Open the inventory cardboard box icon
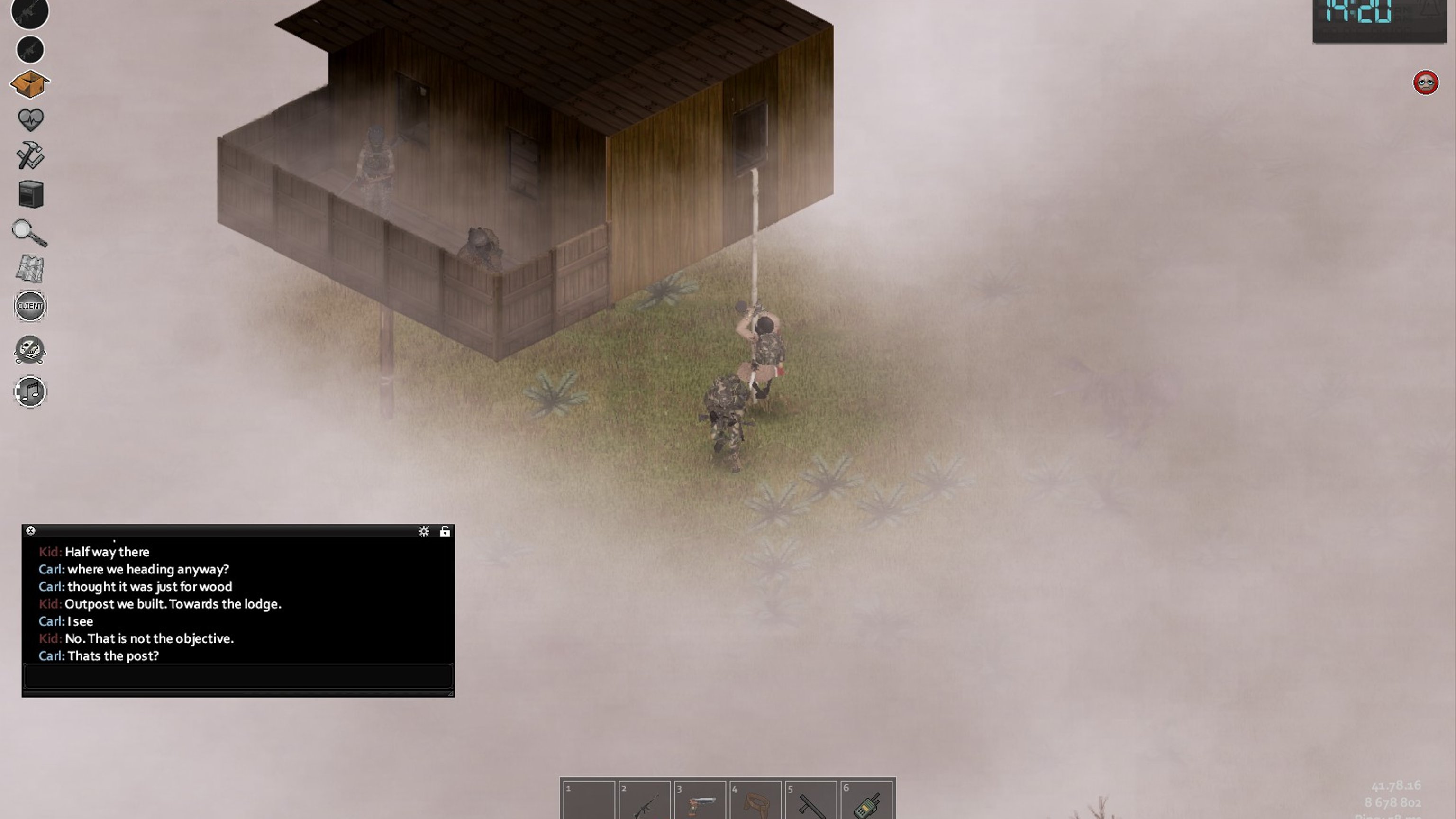 click(x=30, y=84)
